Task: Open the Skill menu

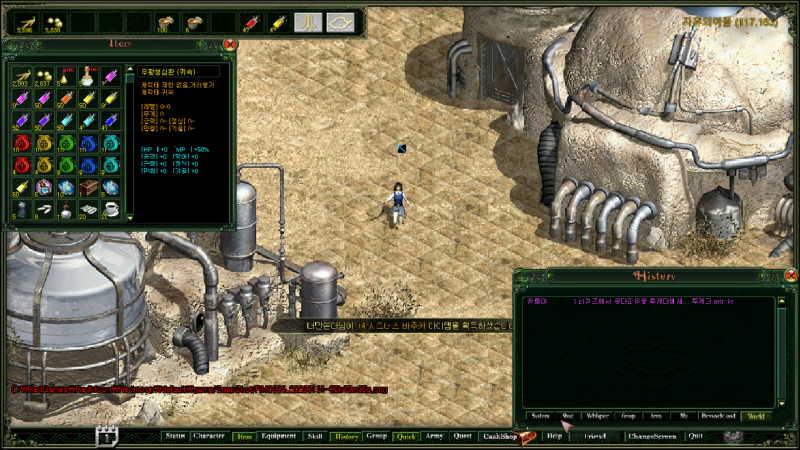Action: click(315, 436)
